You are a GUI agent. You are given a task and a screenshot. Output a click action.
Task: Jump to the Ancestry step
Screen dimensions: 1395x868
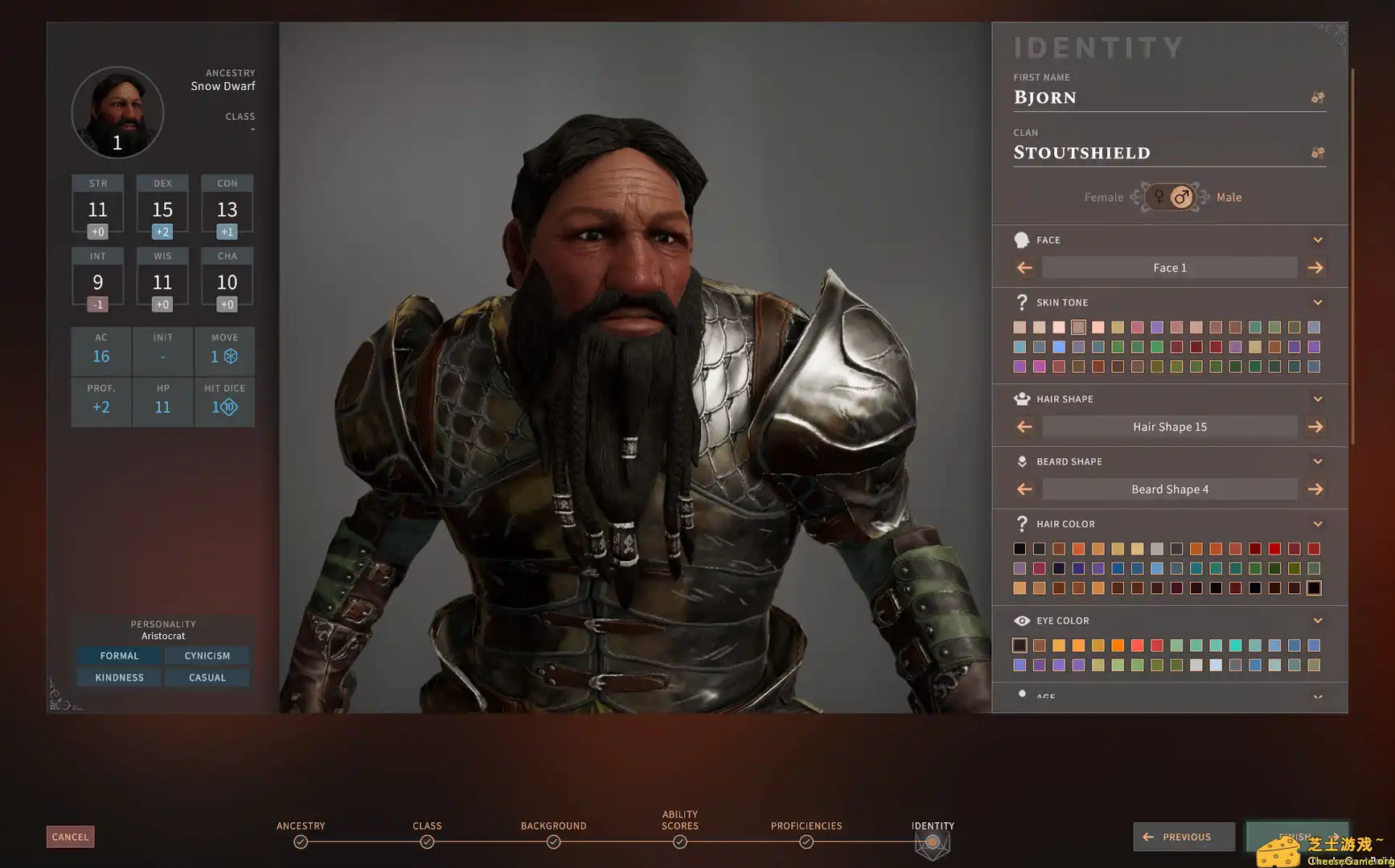coord(301,841)
